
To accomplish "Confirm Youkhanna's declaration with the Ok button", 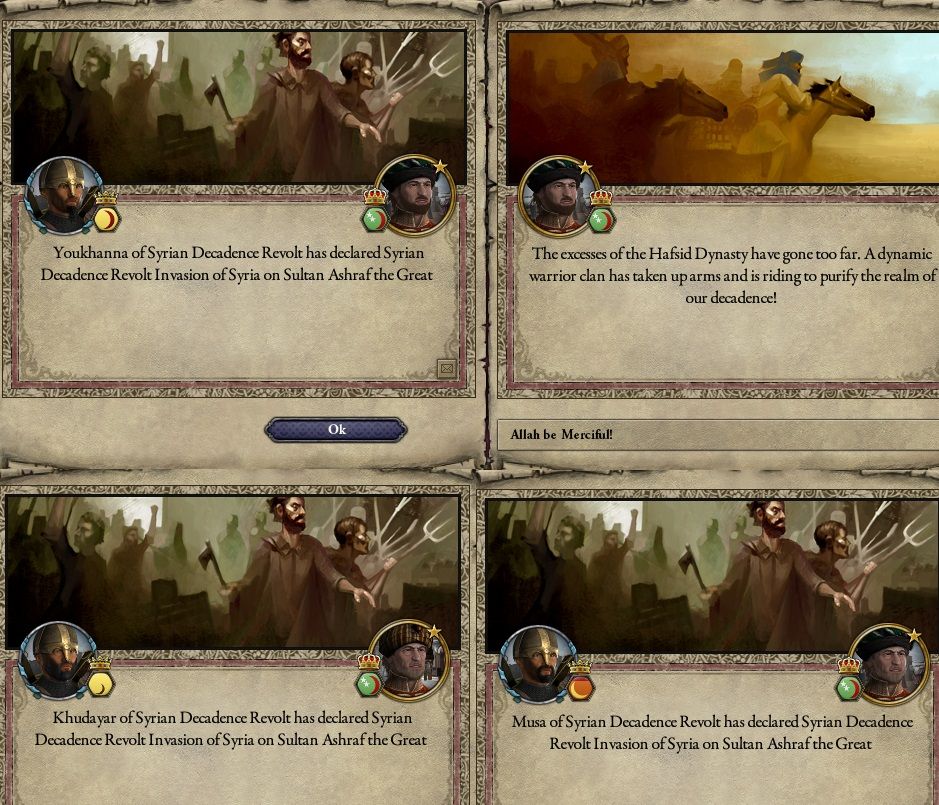I will point(336,430).
